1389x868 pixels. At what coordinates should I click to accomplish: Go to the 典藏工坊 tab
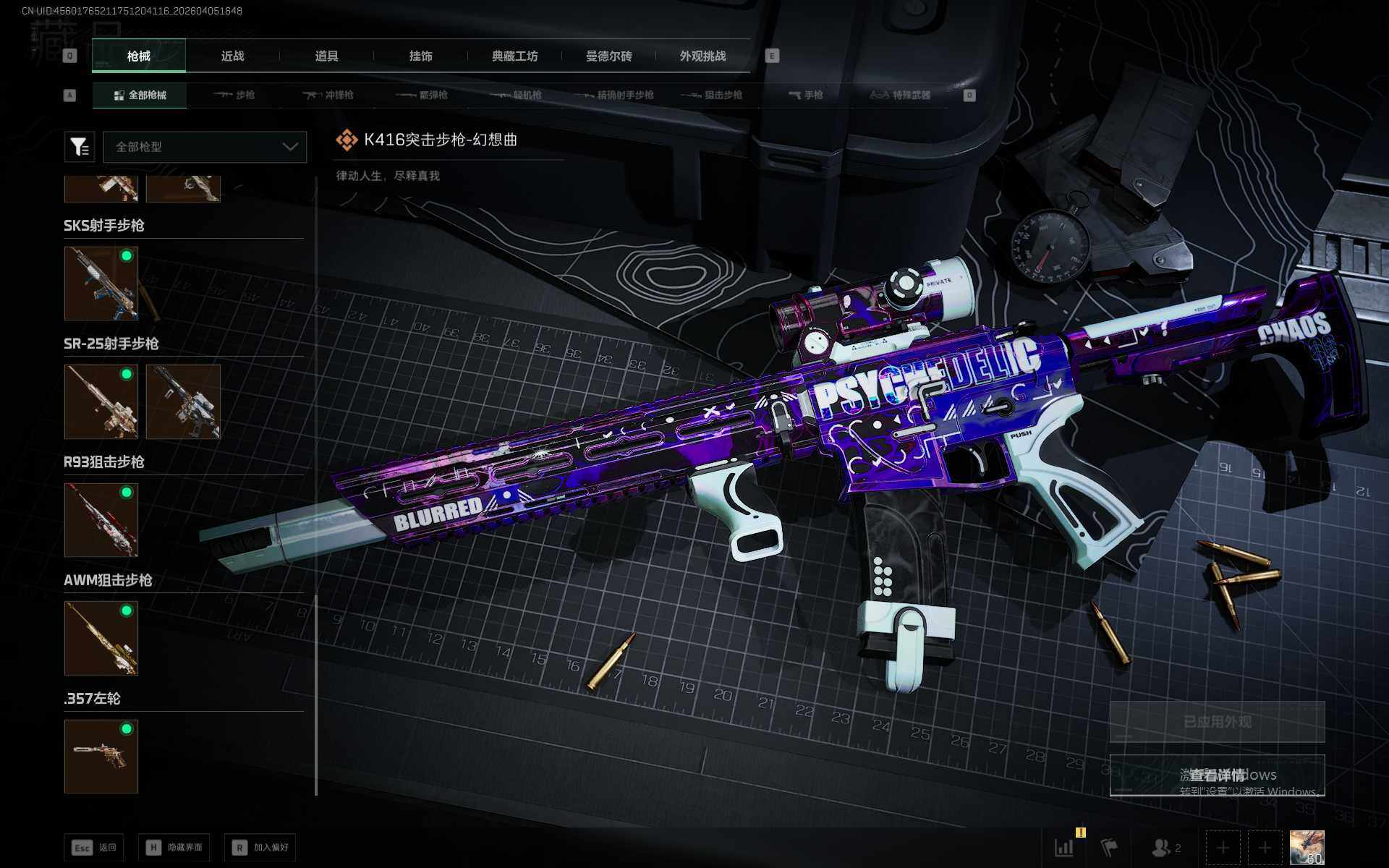tap(514, 56)
